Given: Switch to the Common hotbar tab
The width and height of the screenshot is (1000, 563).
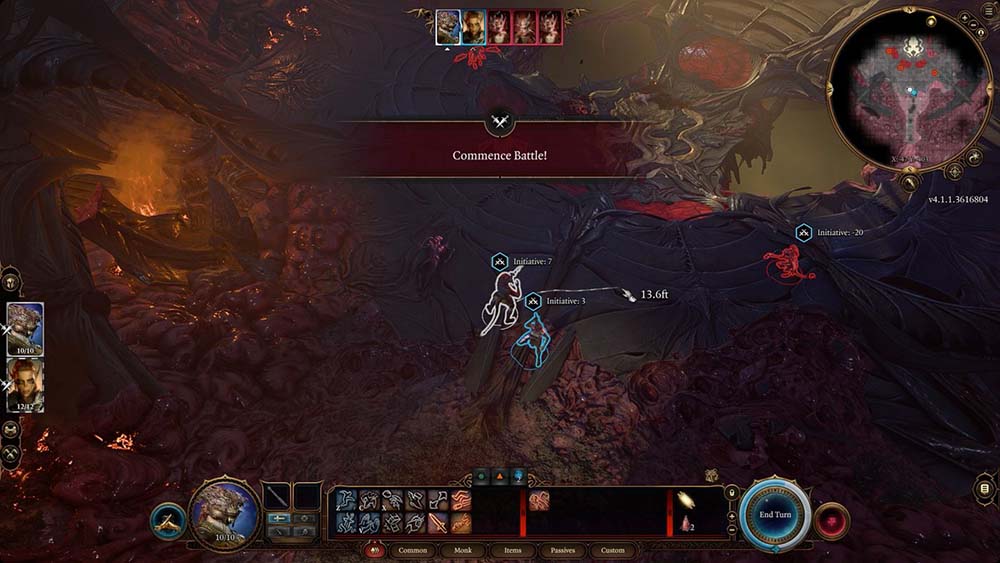Looking at the screenshot, I should tap(412, 550).
